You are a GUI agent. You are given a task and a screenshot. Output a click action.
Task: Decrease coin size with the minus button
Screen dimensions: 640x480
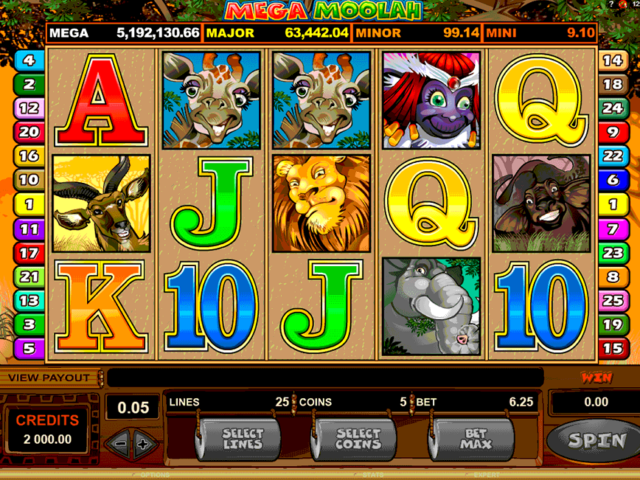(119, 441)
